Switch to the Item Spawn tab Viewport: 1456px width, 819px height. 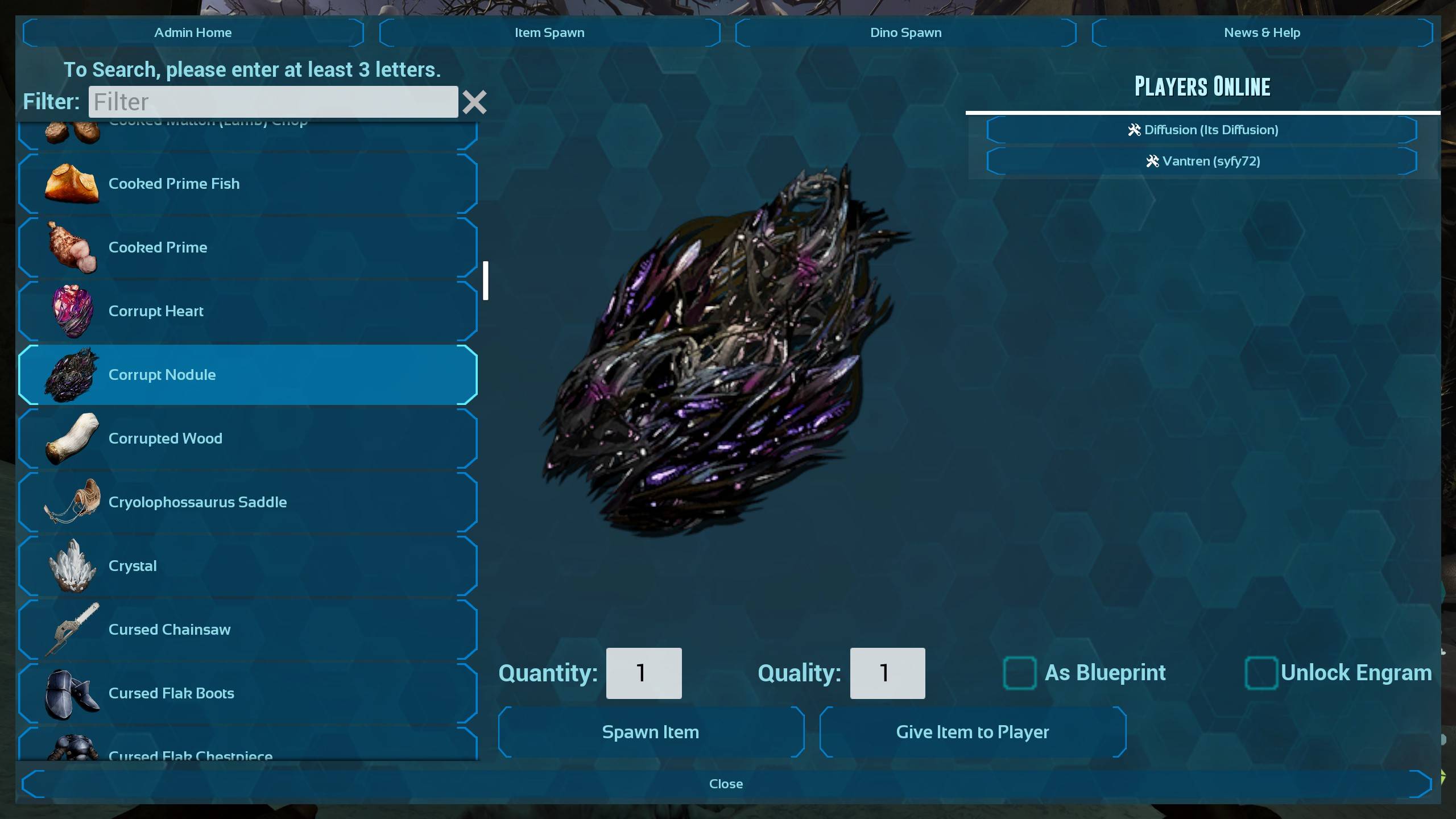(549, 32)
